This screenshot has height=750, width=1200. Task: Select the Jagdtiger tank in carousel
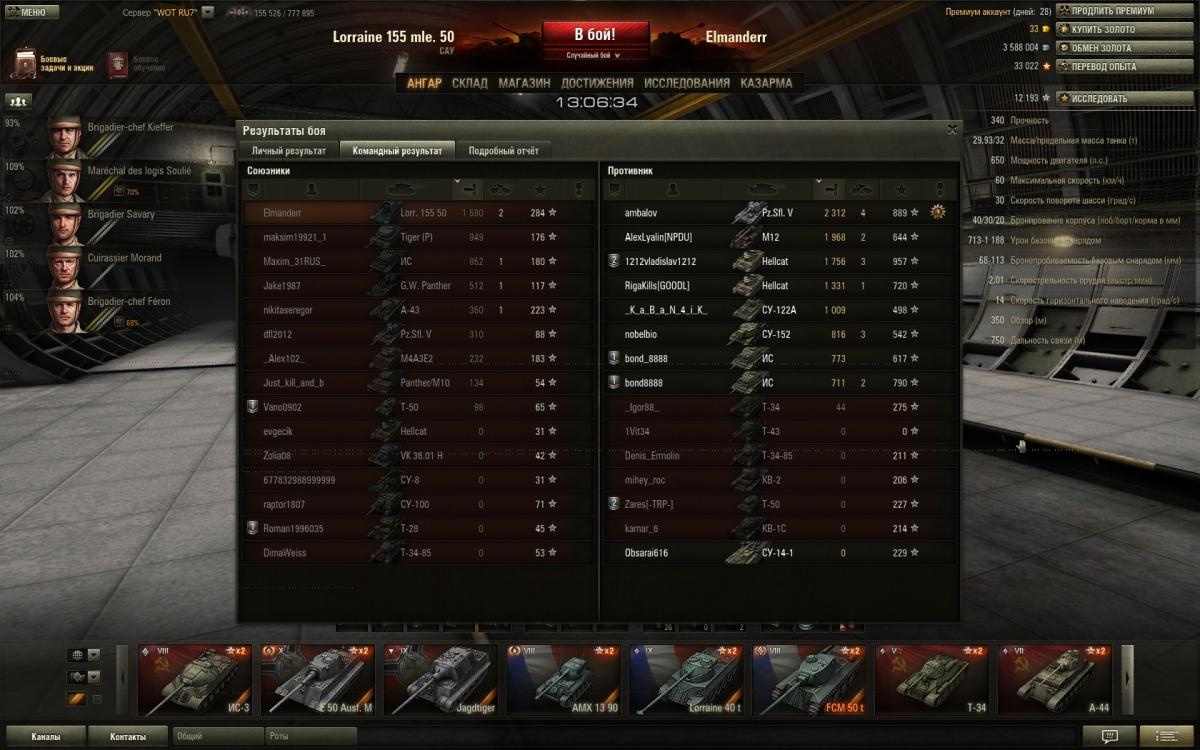(440, 680)
